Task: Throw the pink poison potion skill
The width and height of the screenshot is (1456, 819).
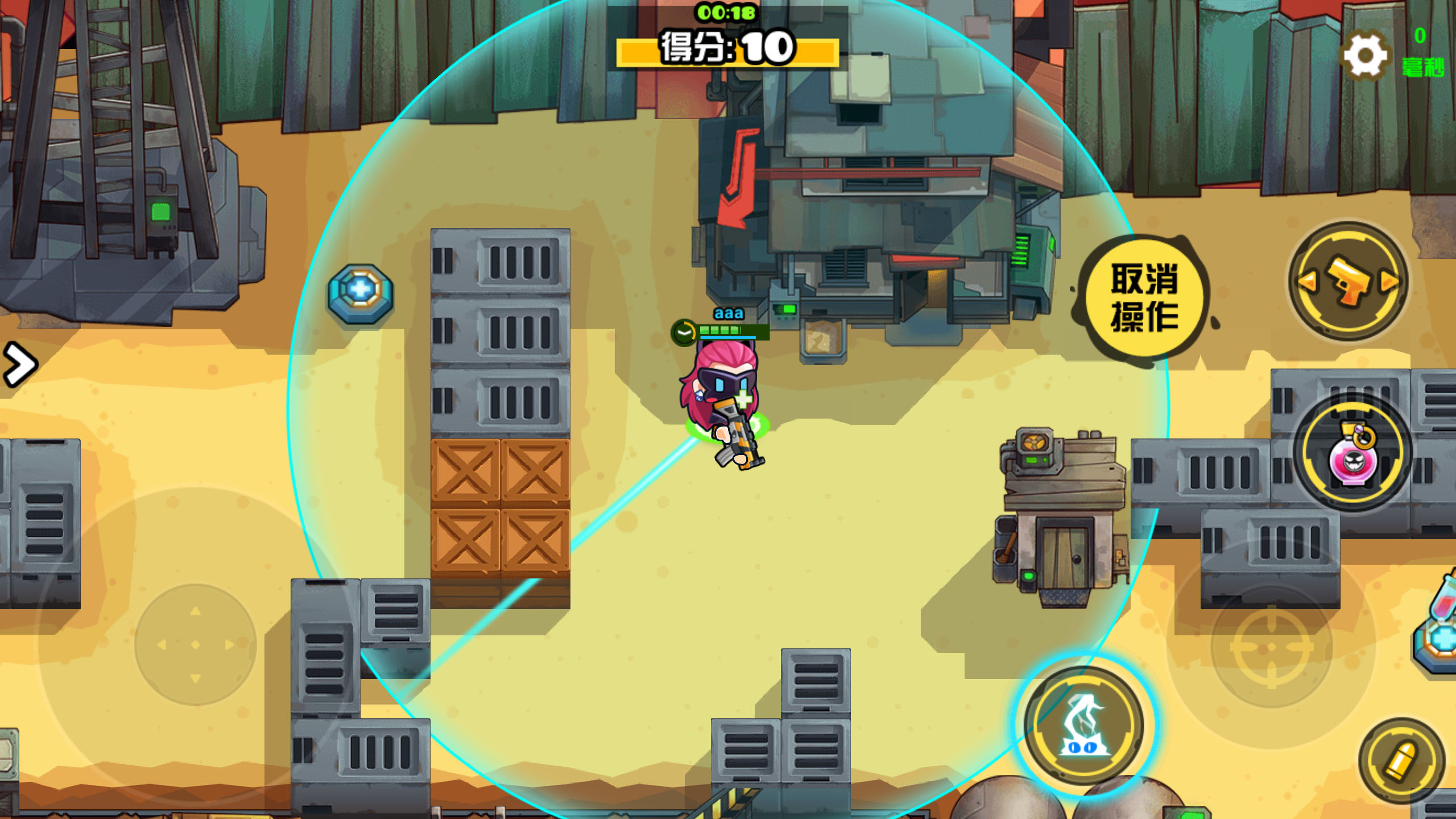Action: [x=1353, y=452]
